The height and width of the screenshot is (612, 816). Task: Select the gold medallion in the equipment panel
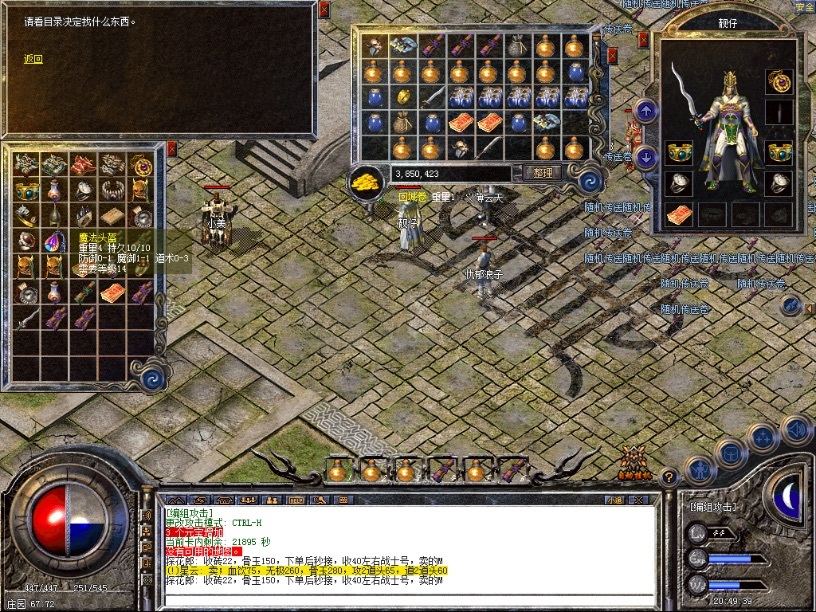778,79
